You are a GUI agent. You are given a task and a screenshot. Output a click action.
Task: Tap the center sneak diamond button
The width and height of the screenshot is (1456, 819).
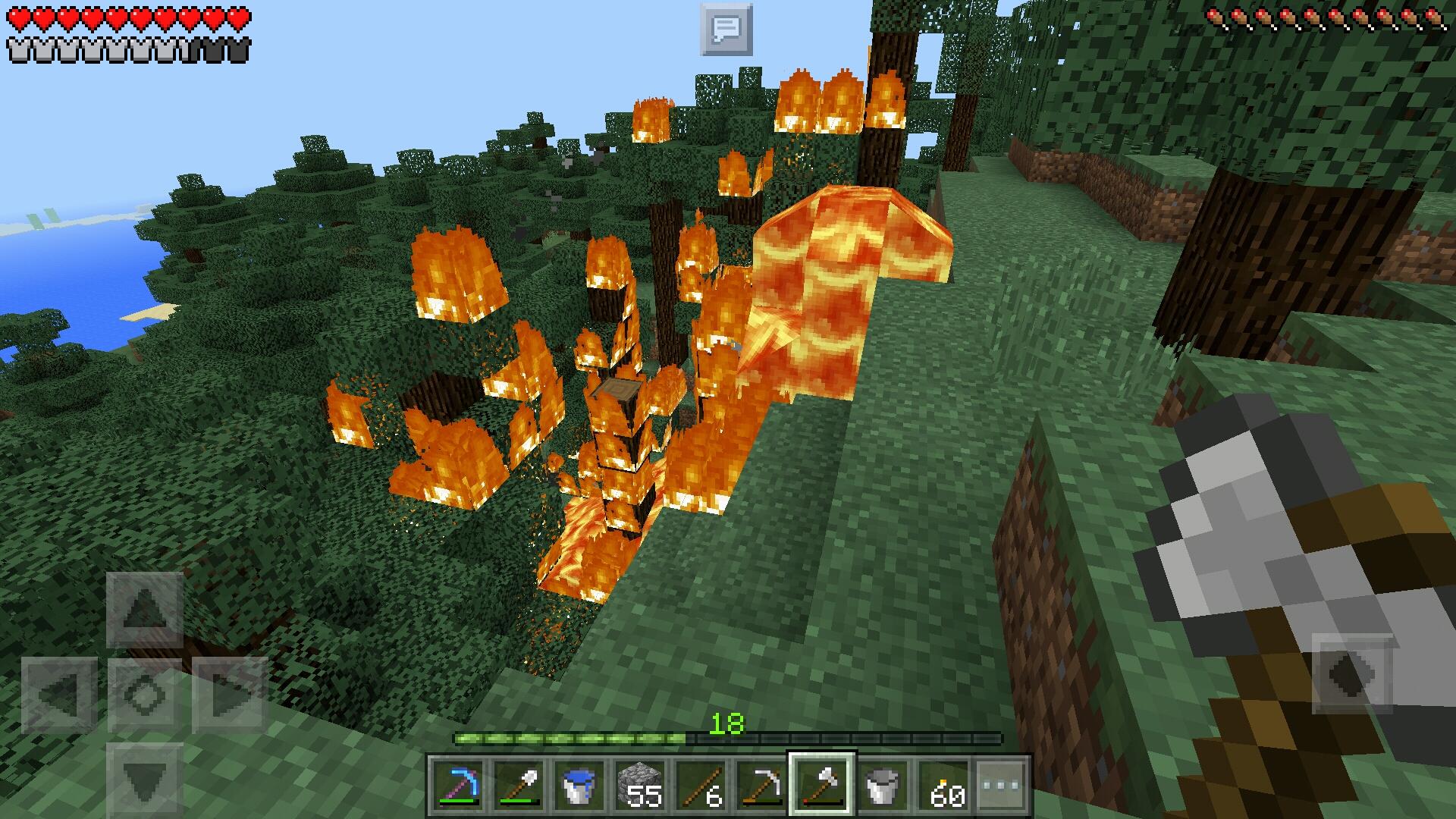[x=144, y=695]
